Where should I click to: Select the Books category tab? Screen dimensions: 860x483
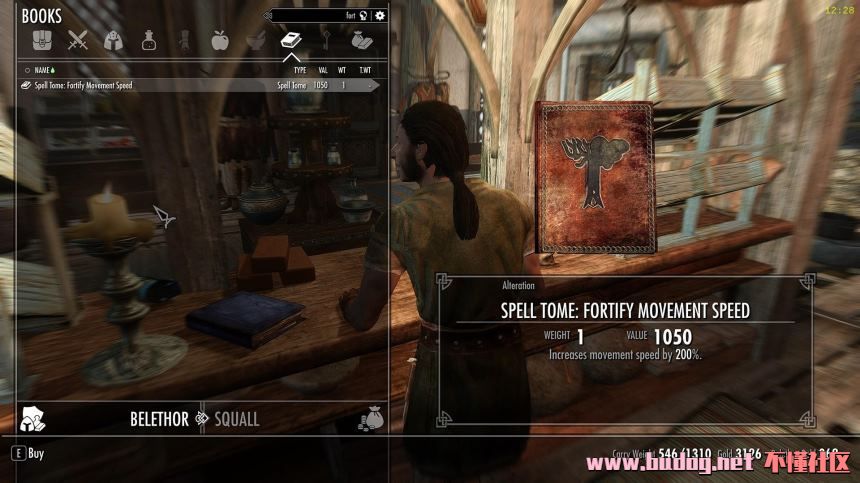tap(291, 41)
